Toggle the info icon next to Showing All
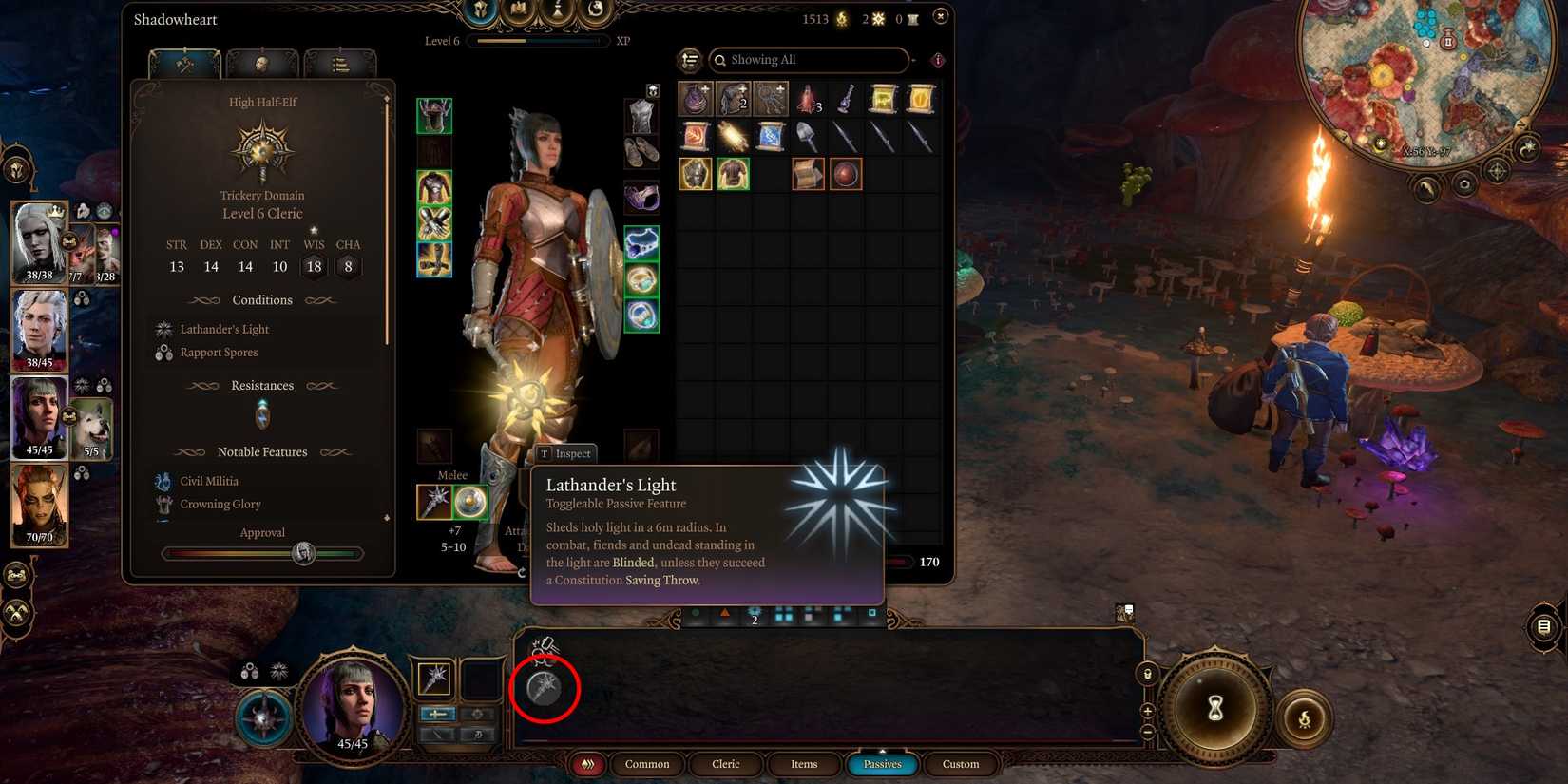 coord(937,60)
